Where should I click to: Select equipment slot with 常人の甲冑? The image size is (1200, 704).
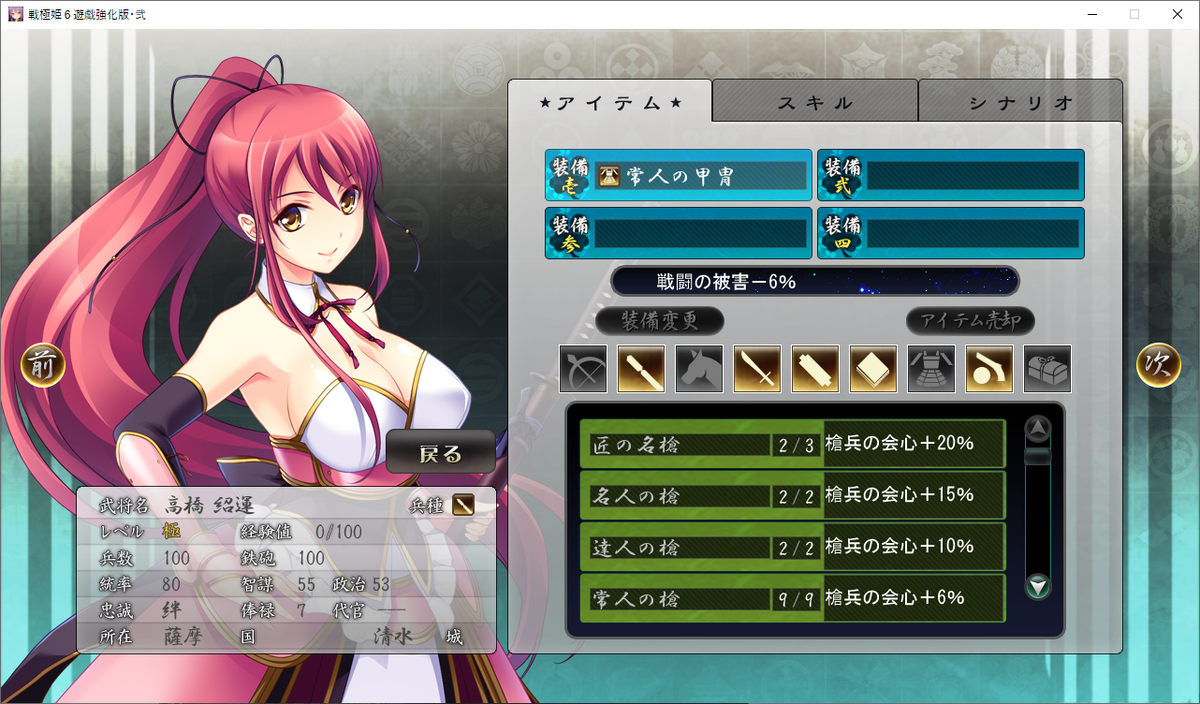point(679,176)
